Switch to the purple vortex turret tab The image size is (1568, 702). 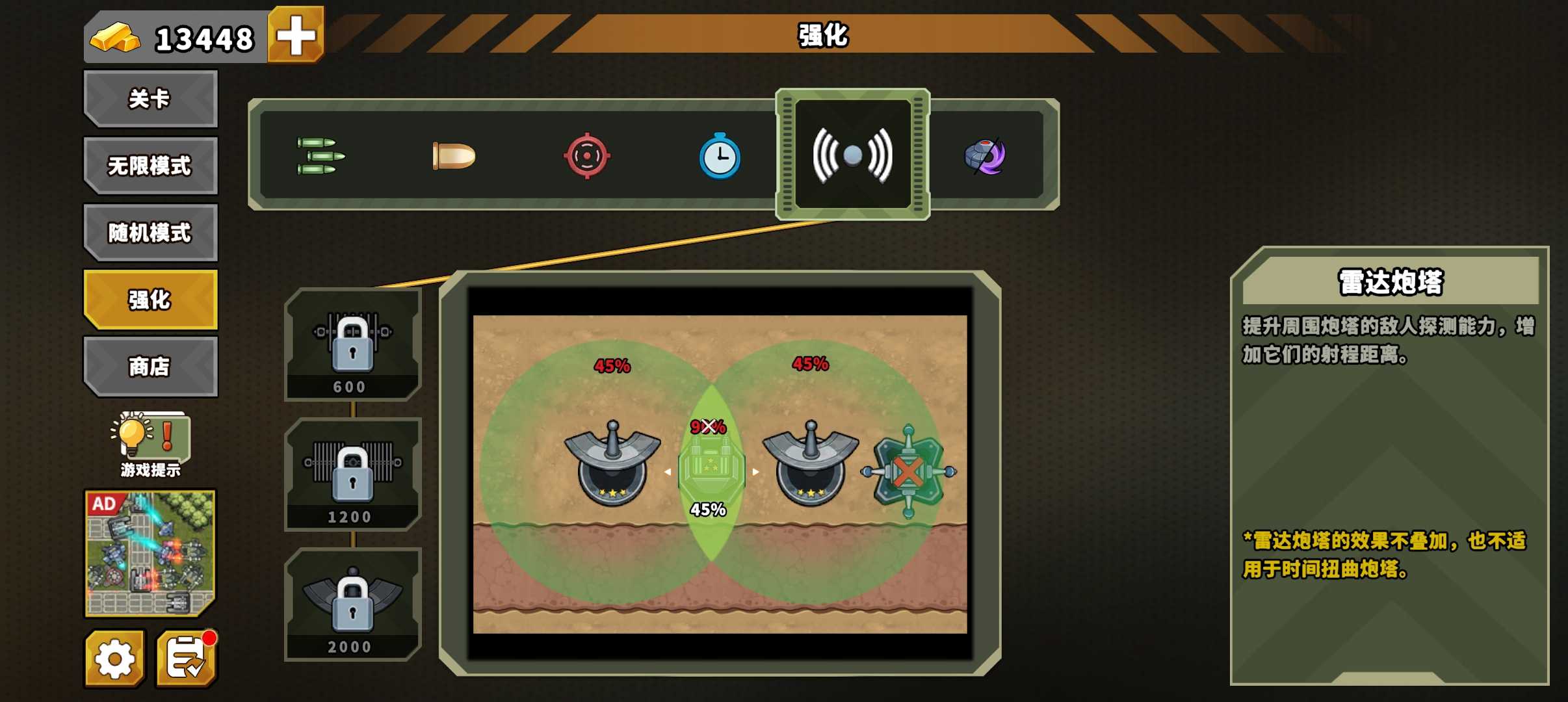[x=985, y=156]
